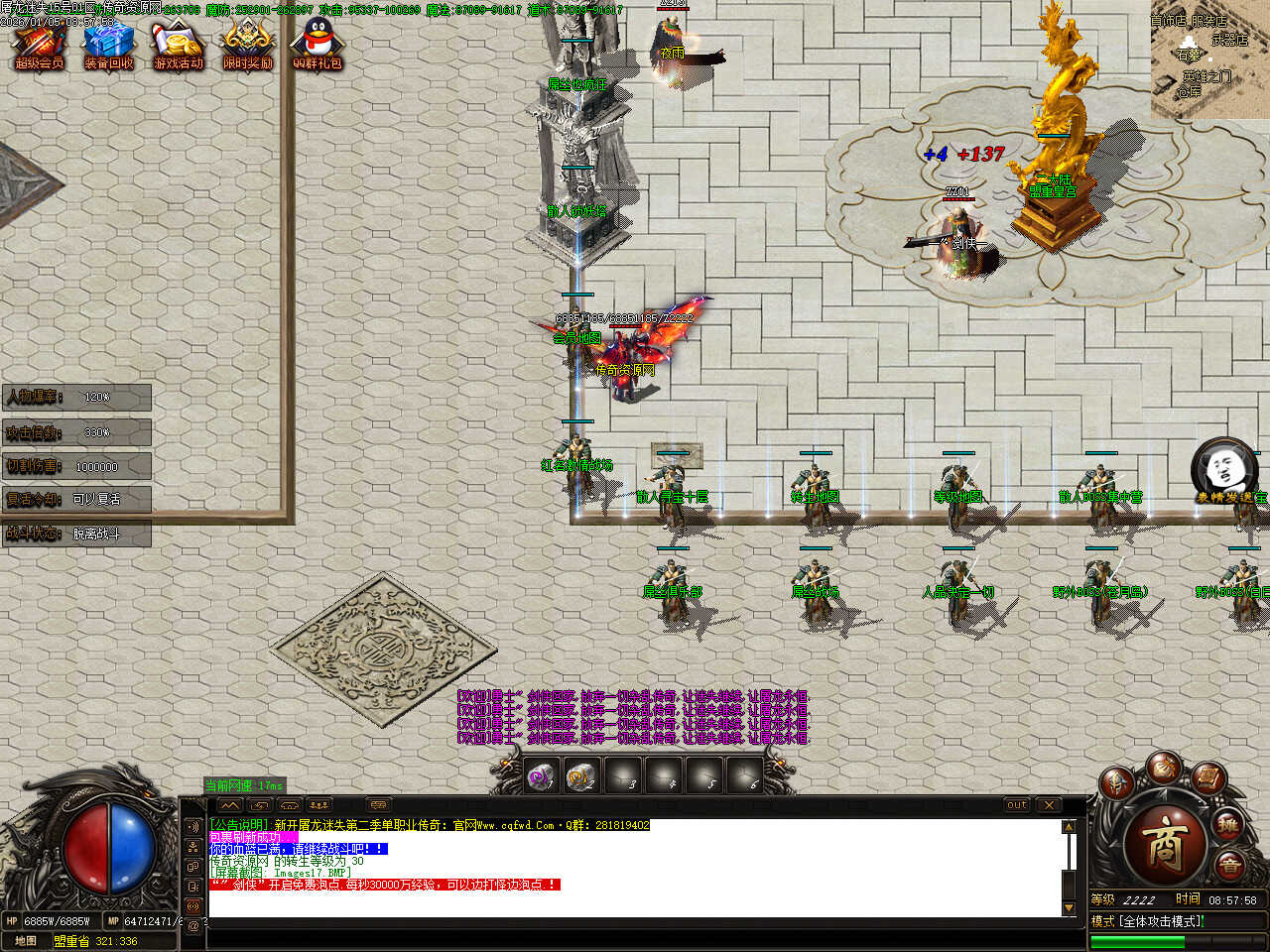Open the 超级会员 super member icon
Viewport: 1270px width, 952px height.
(x=39, y=46)
